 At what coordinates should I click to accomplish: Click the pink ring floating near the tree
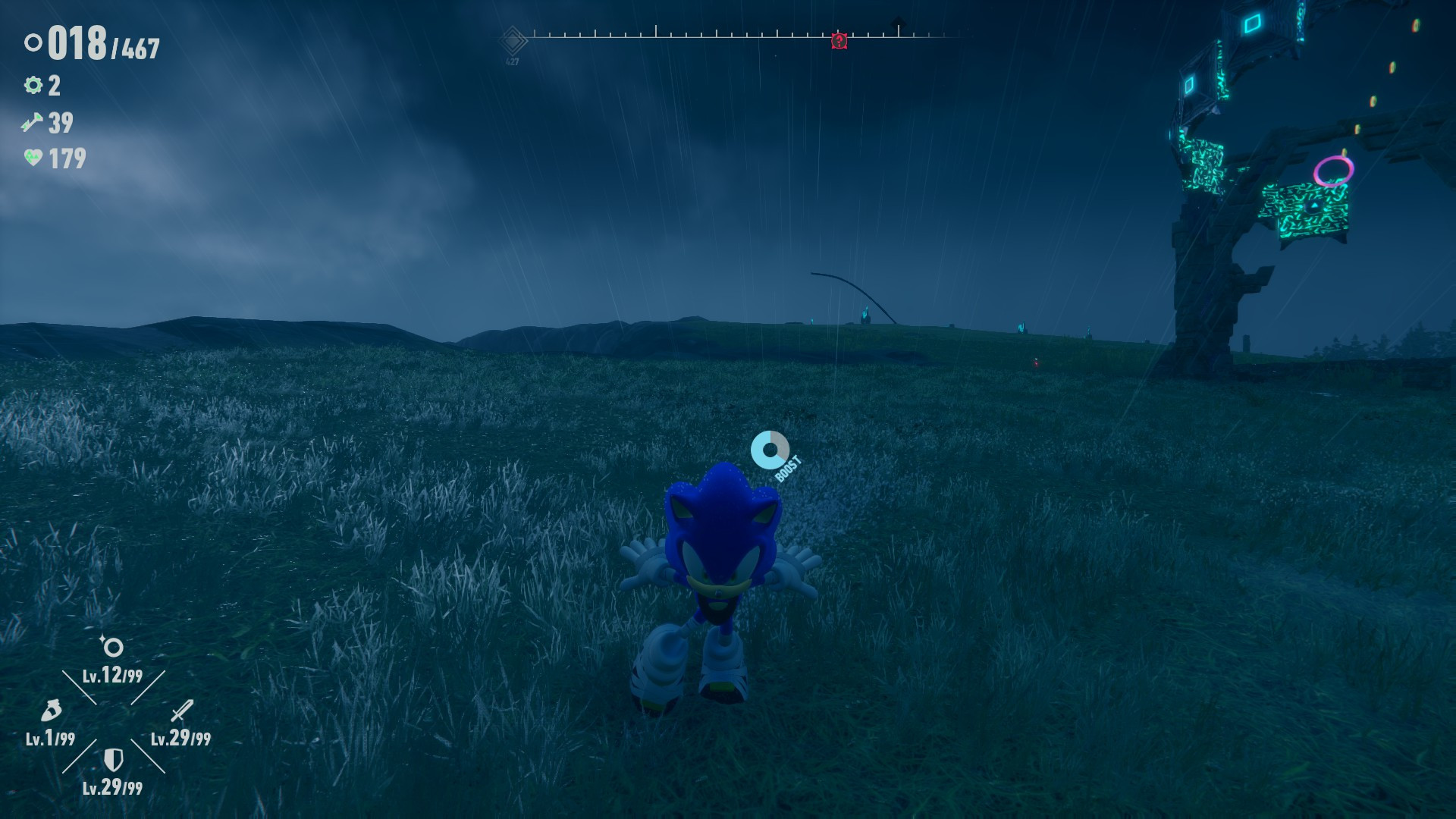coord(1335,171)
